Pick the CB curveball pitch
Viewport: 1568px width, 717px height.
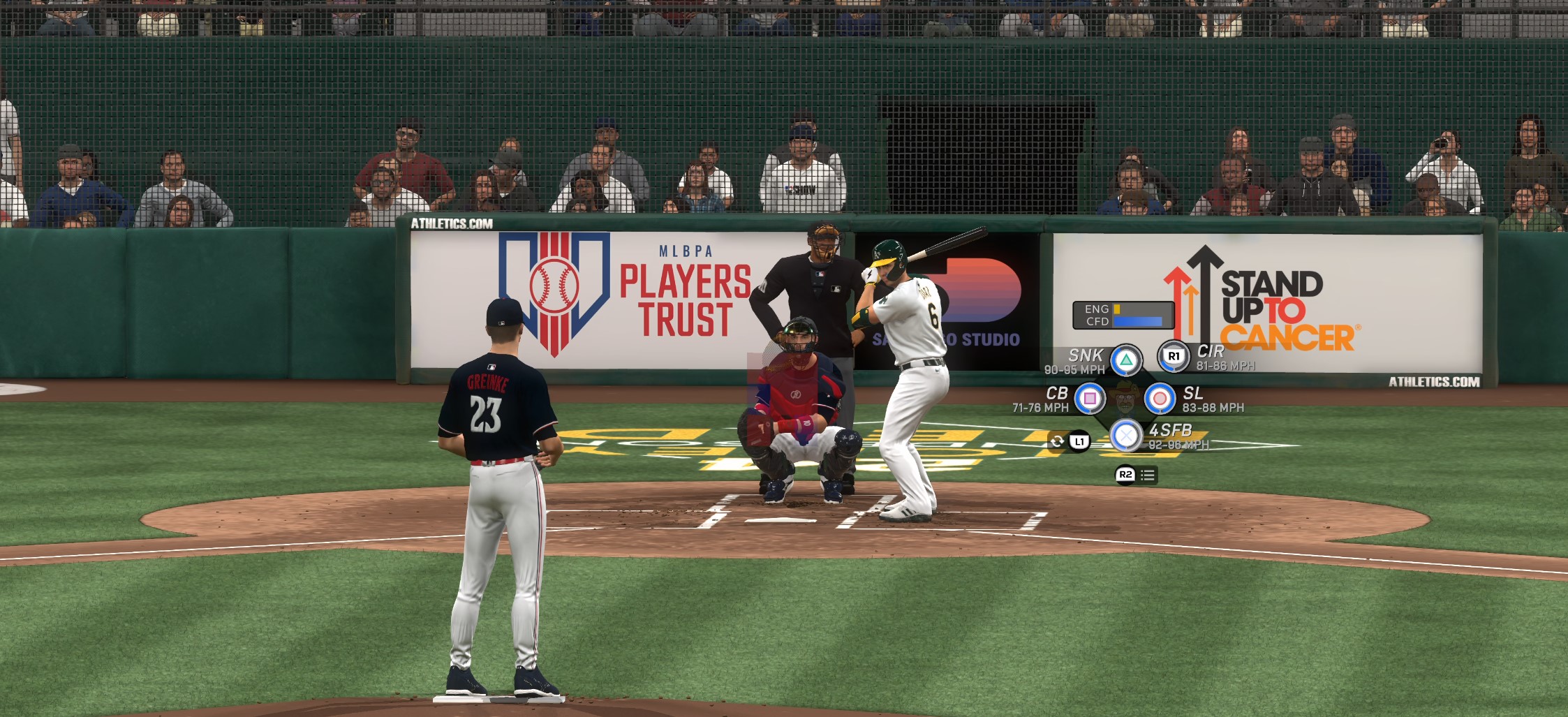click(1090, 399)
